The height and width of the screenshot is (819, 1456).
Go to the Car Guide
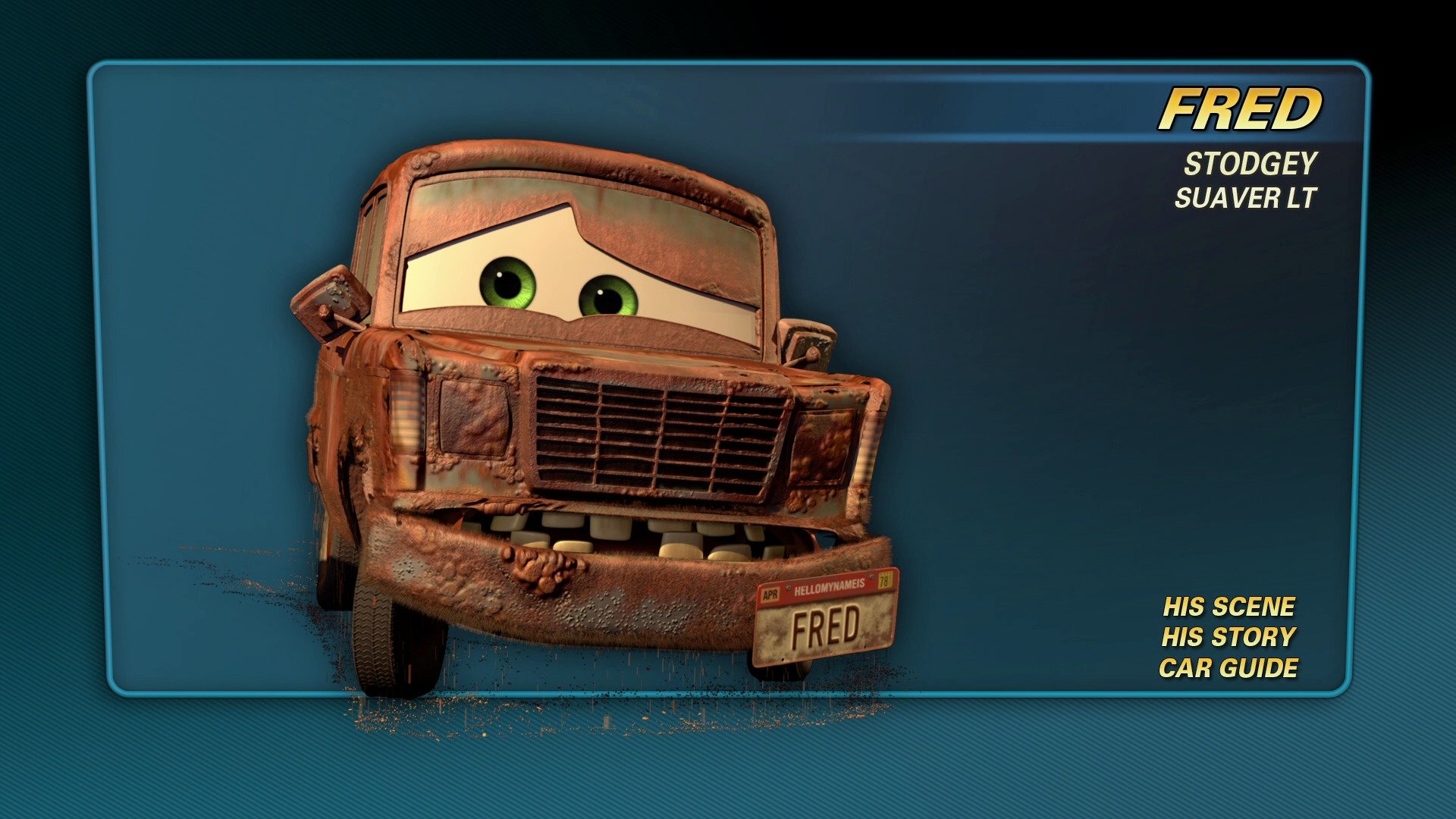point(1228,668)
